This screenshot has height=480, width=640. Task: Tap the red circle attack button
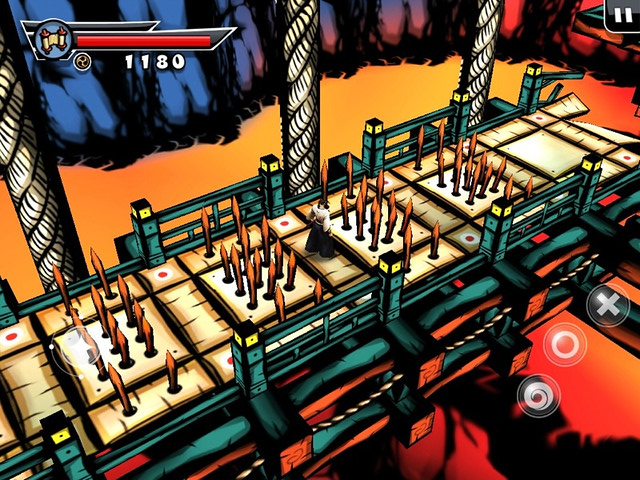[565, 346]
